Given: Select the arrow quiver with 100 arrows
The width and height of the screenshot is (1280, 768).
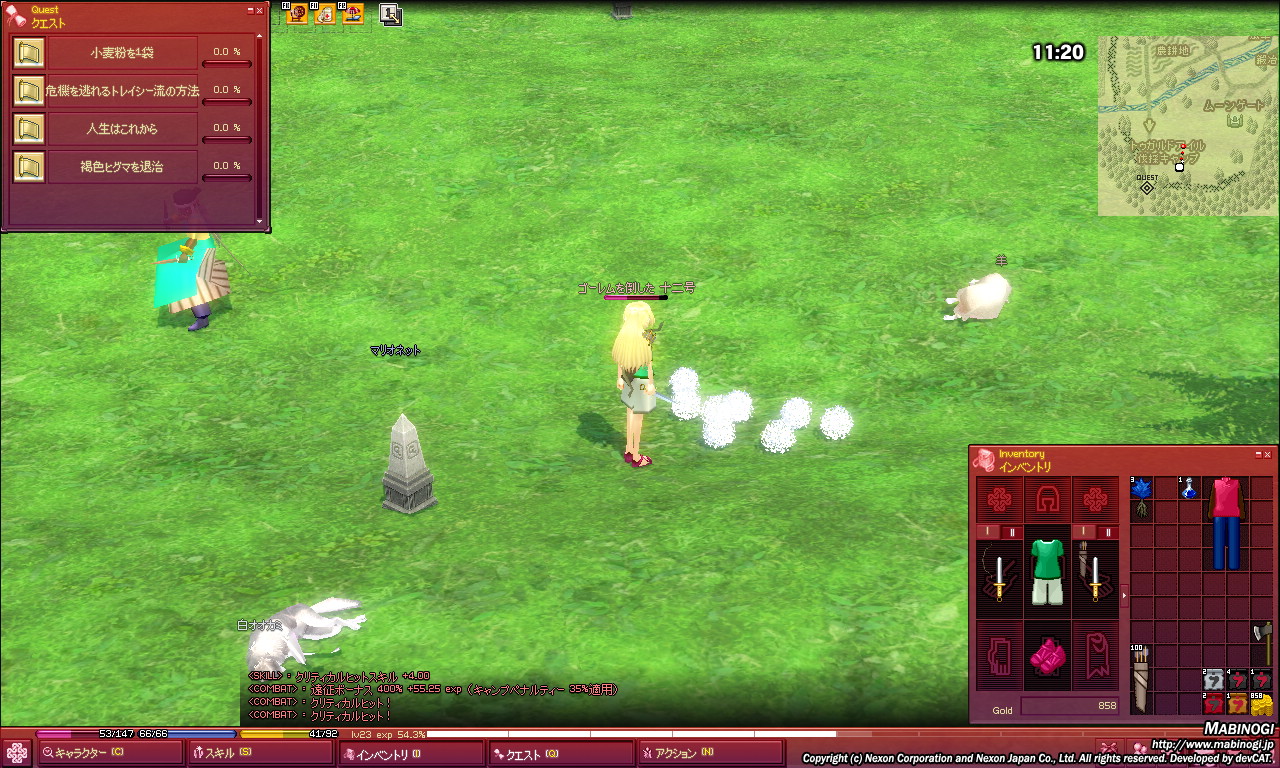Looking at the screenshot, I should [x=1141, y=679].
